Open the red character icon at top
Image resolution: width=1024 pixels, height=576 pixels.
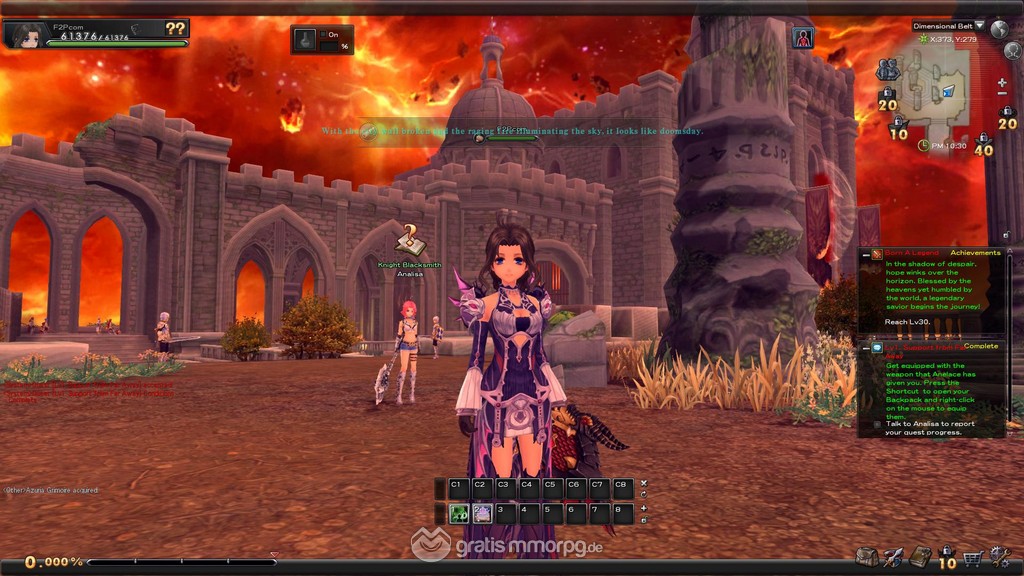[x=803, y=38]
